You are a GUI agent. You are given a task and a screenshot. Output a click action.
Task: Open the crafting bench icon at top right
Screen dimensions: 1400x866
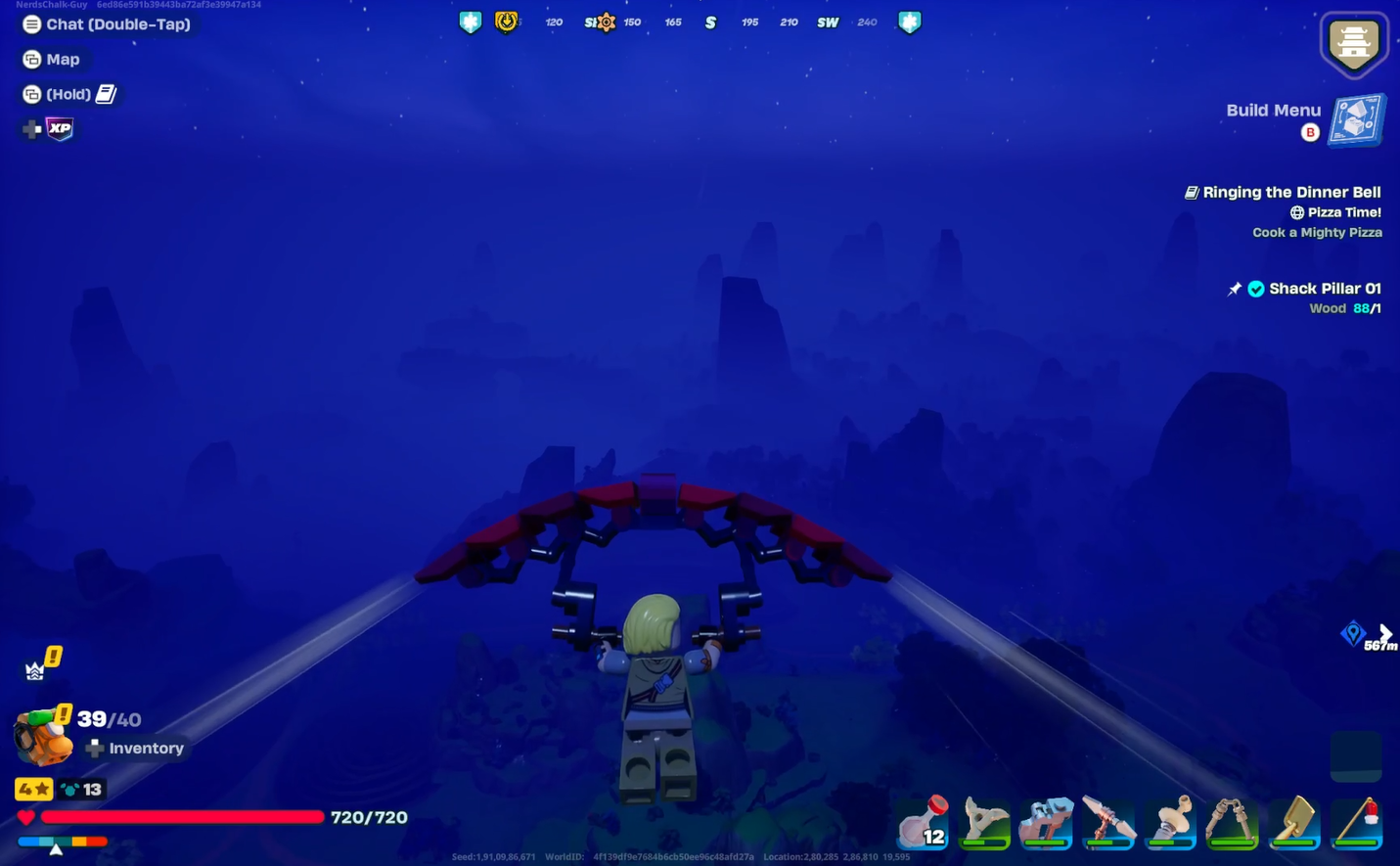click(1354, 43)
